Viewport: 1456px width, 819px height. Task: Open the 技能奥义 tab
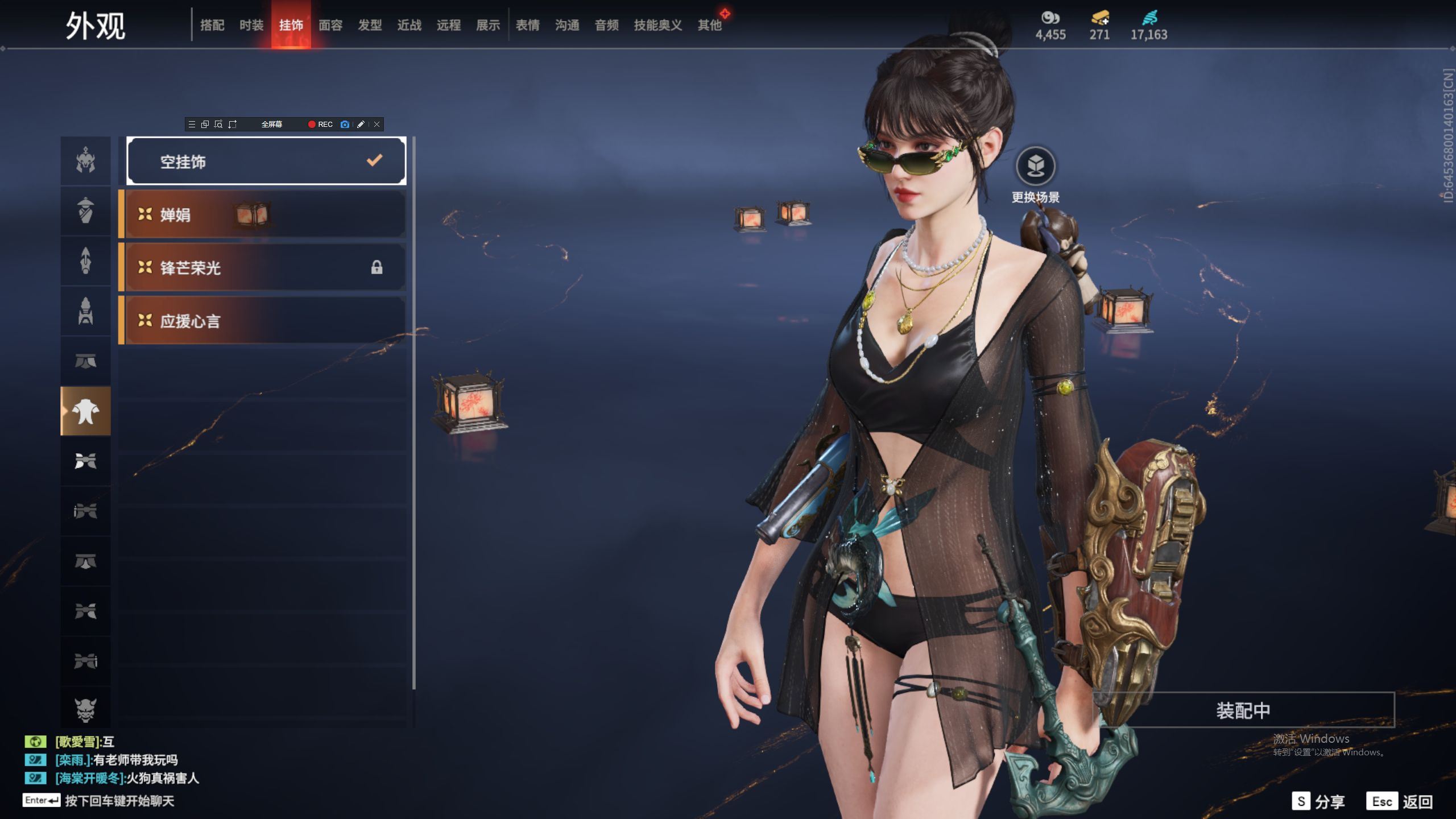click(657, 25)
